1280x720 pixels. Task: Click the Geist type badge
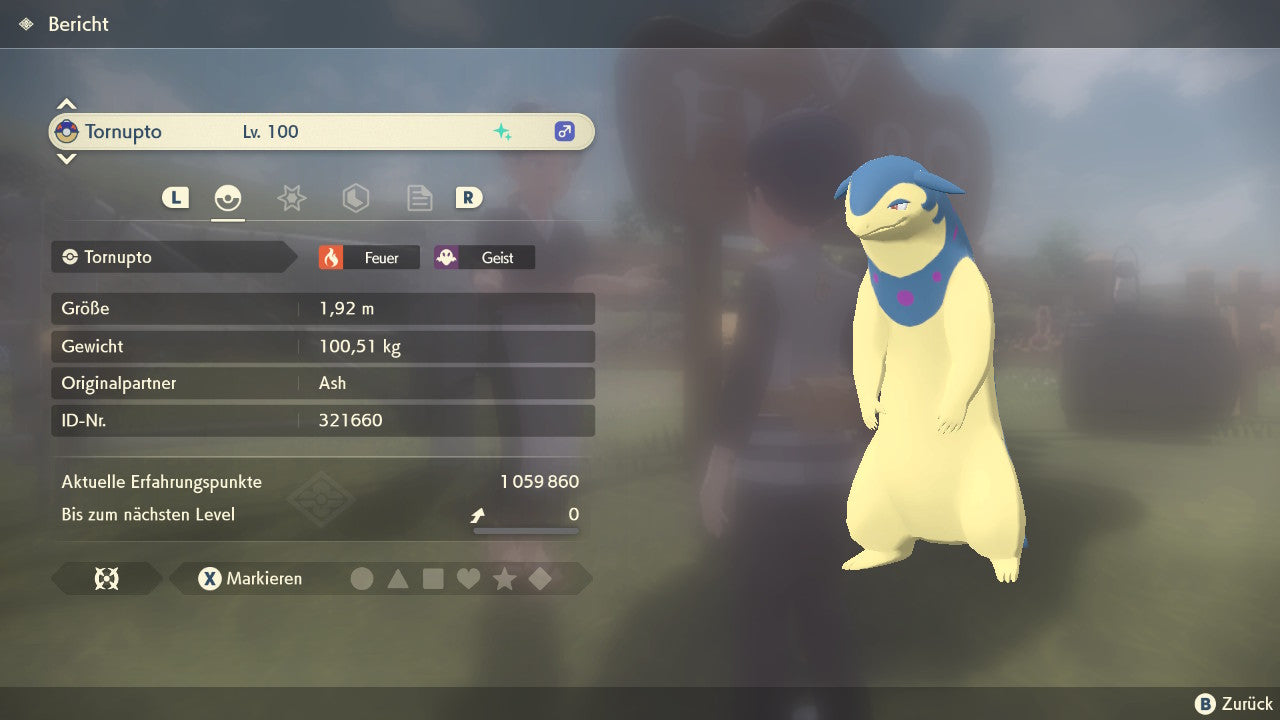[x=484, y=258]
